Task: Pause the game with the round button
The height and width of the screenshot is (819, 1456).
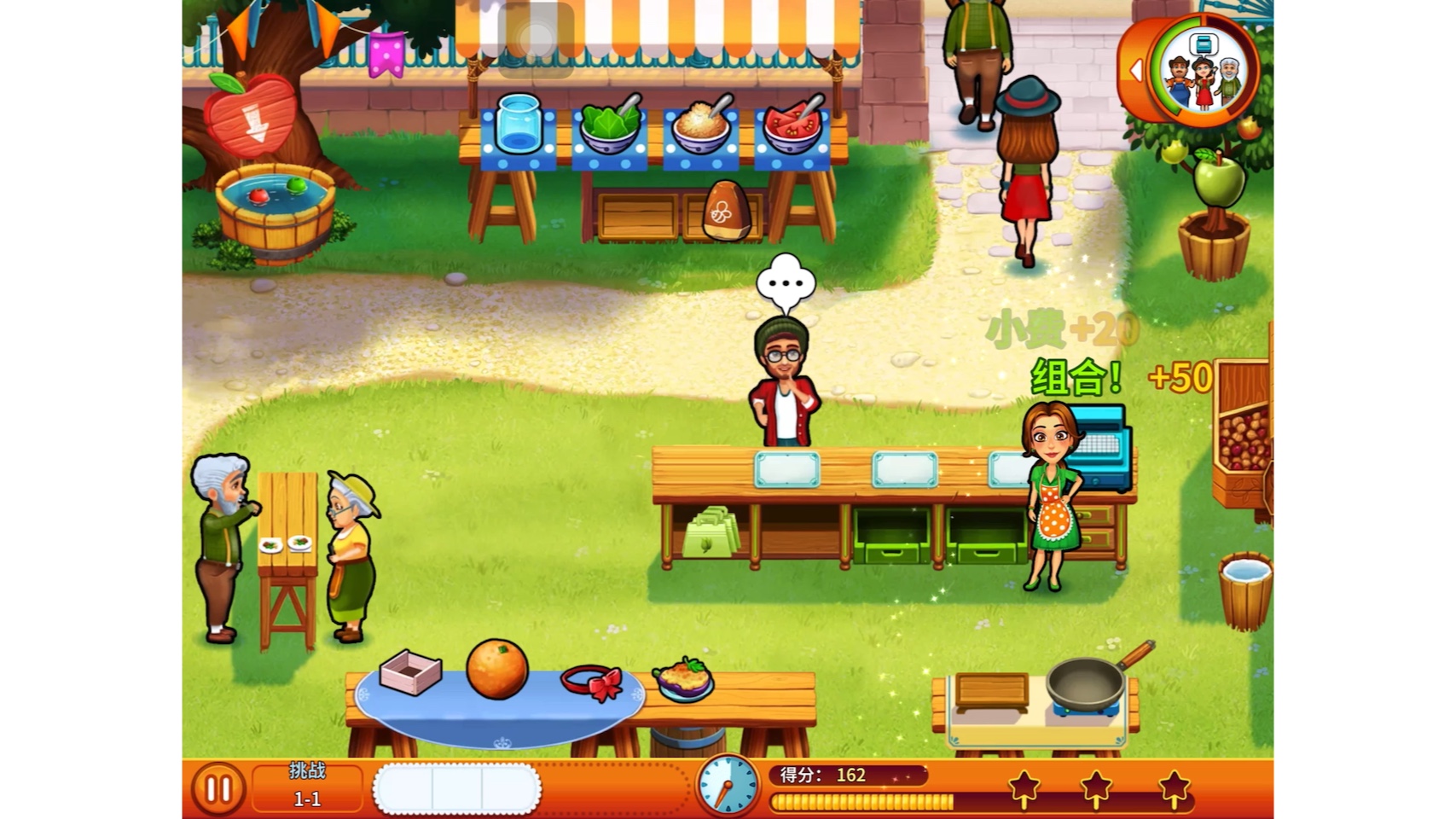Action: tap(218, 789)
